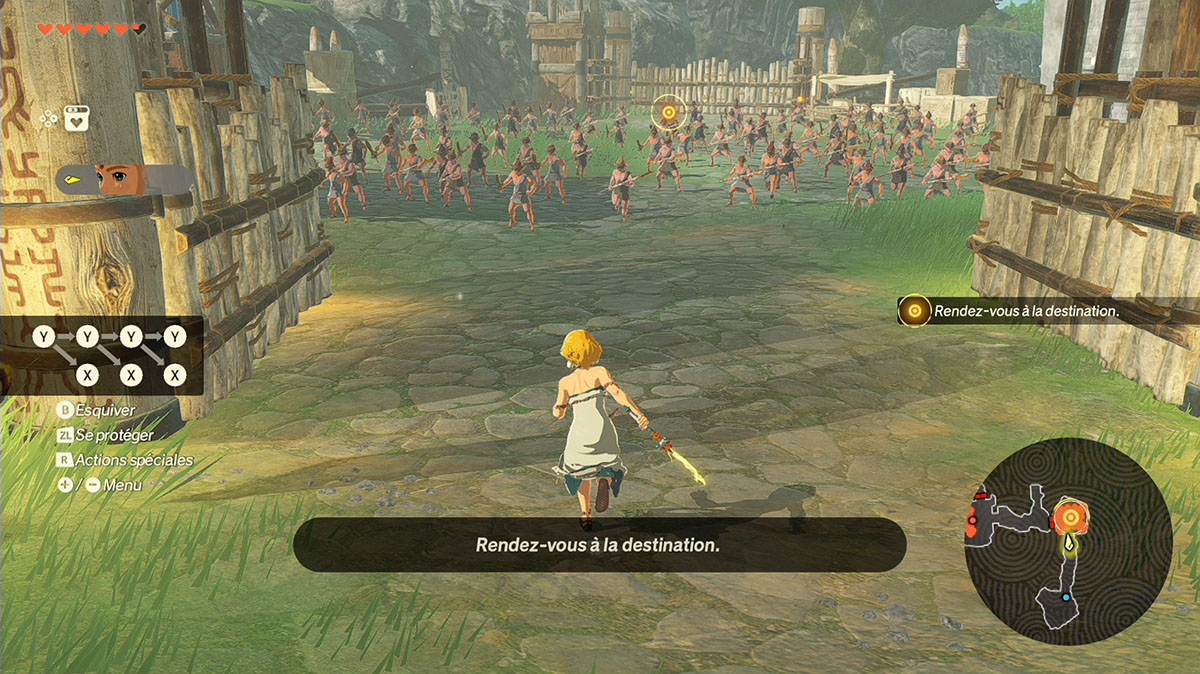Screen dimensions: 1200x674
Task: Click the circular minimap
Action: (x=1068, y=545)
